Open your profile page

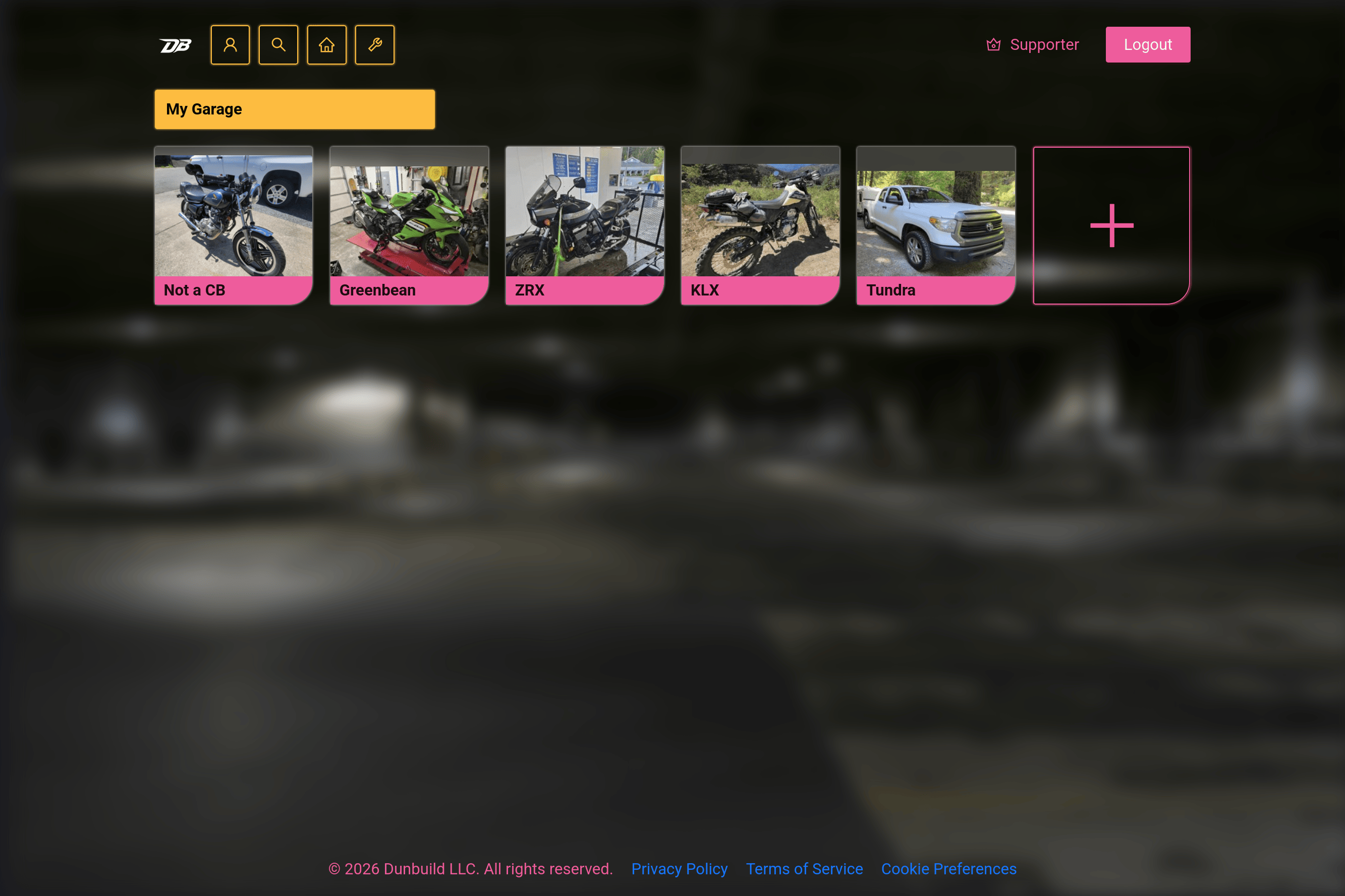pos(230,44)
